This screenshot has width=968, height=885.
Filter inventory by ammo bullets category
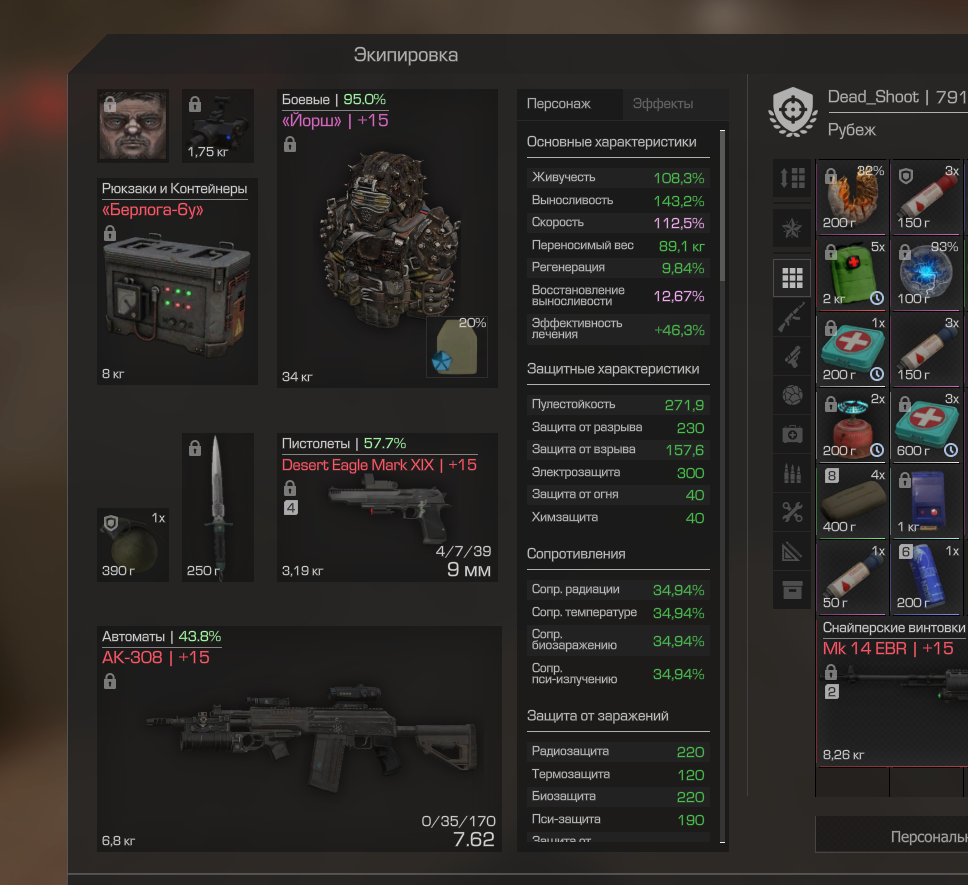[792, 472]
